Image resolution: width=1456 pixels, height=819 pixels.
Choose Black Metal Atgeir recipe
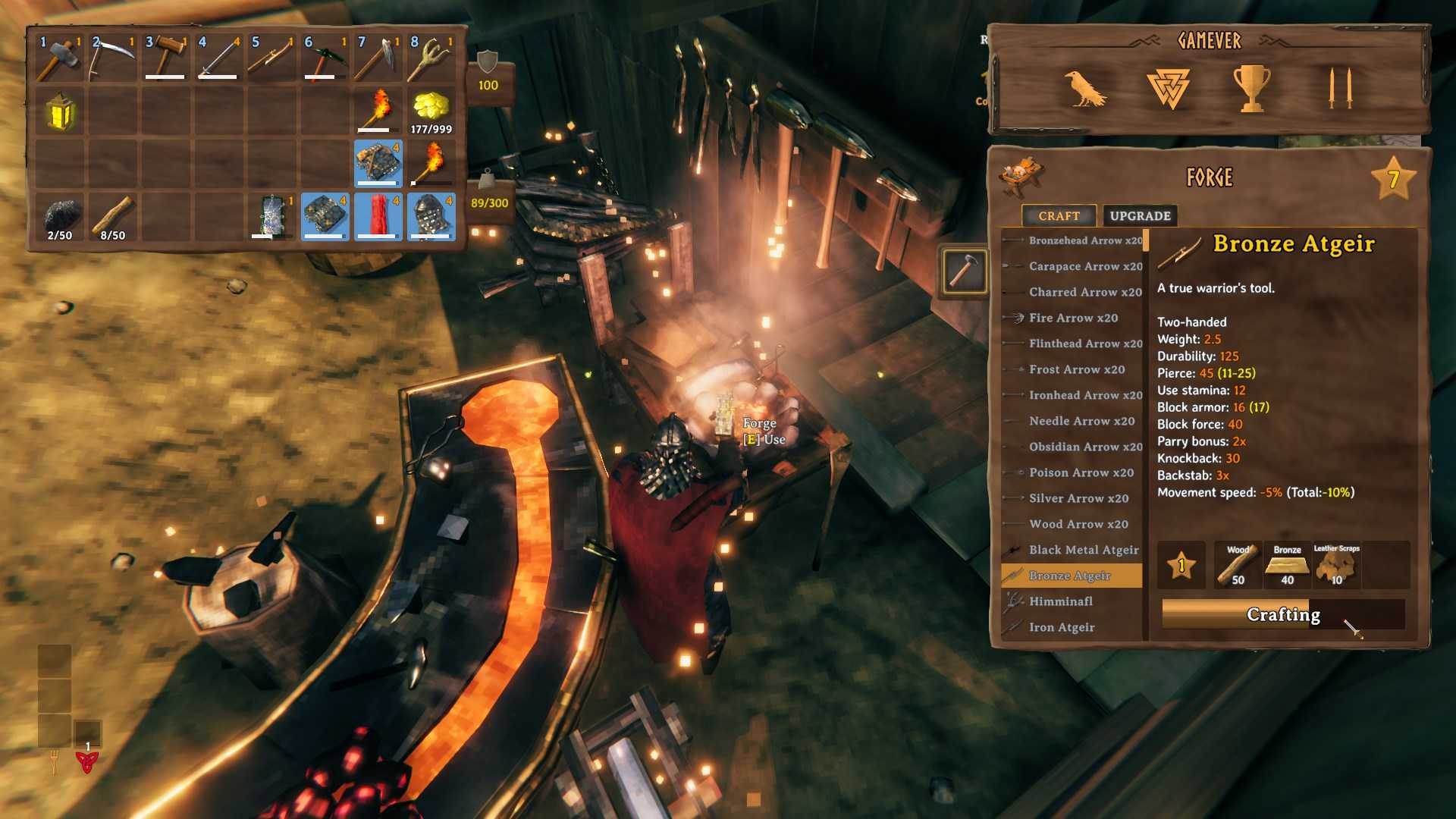point(1083,550)
